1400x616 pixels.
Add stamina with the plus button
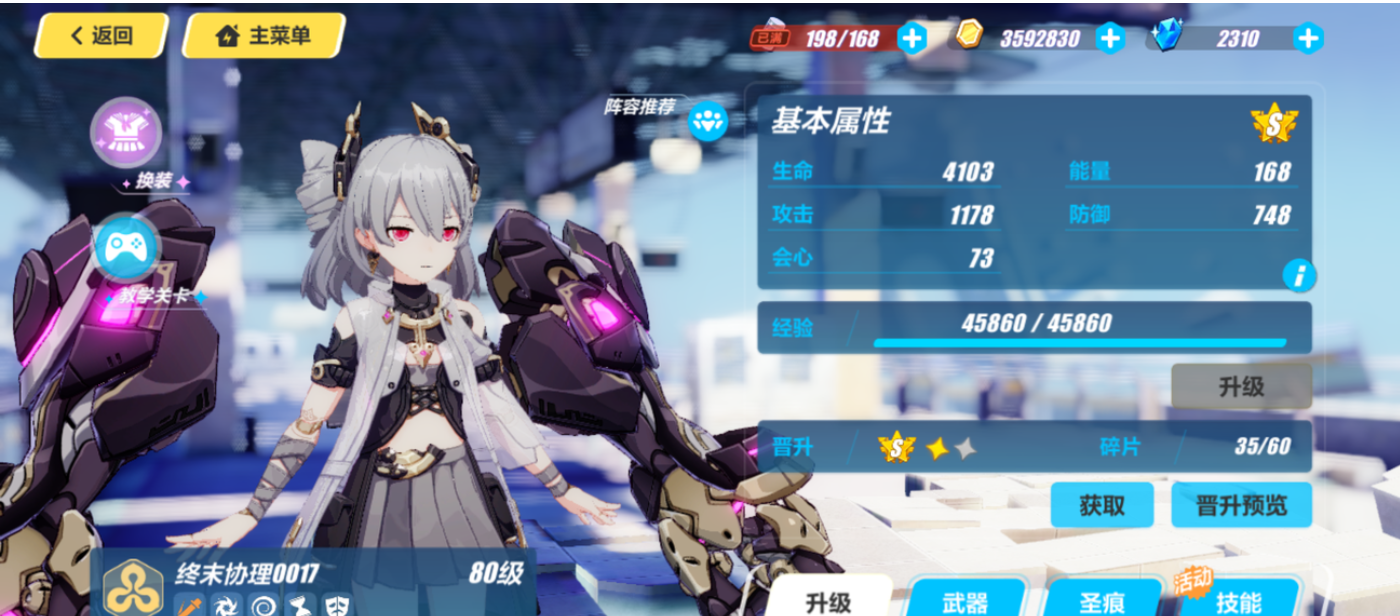(912, 39)
